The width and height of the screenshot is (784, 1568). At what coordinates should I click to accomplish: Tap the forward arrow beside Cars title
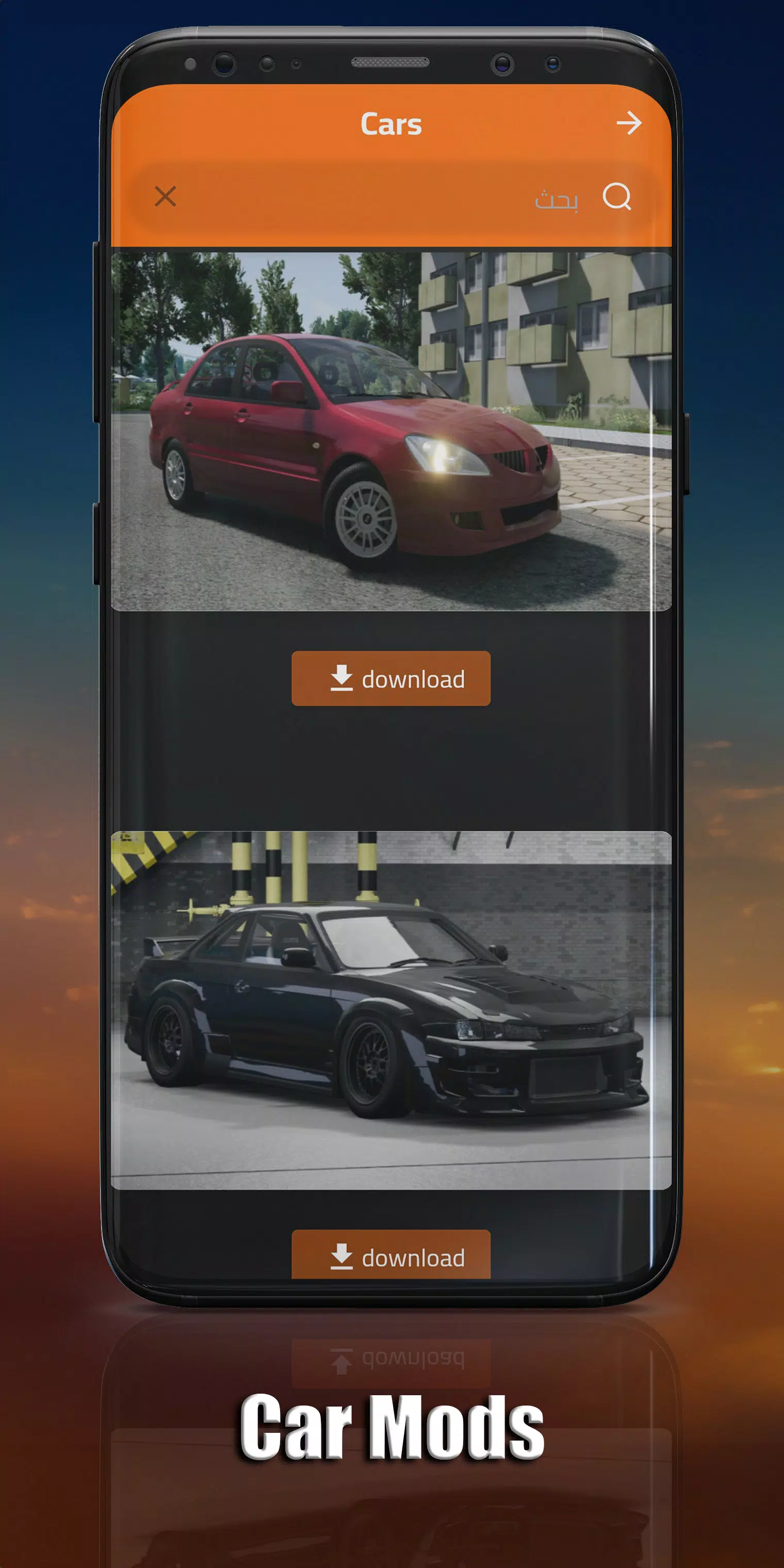[x=630, y=124]
